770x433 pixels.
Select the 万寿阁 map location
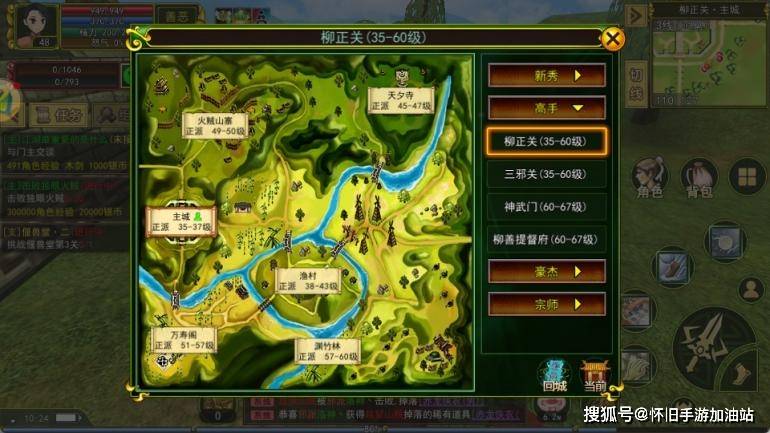click(x=183, y=338)
